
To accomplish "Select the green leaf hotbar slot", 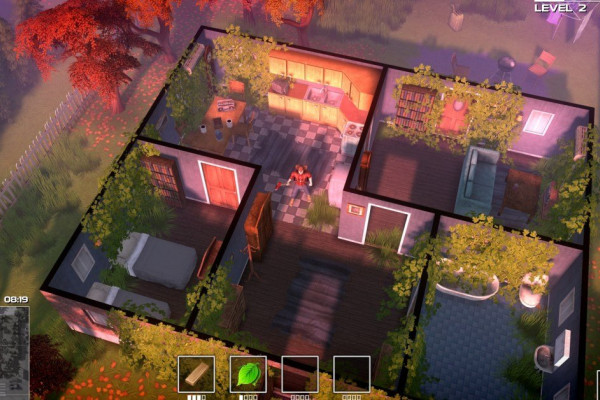I will (x=248, y=374).
